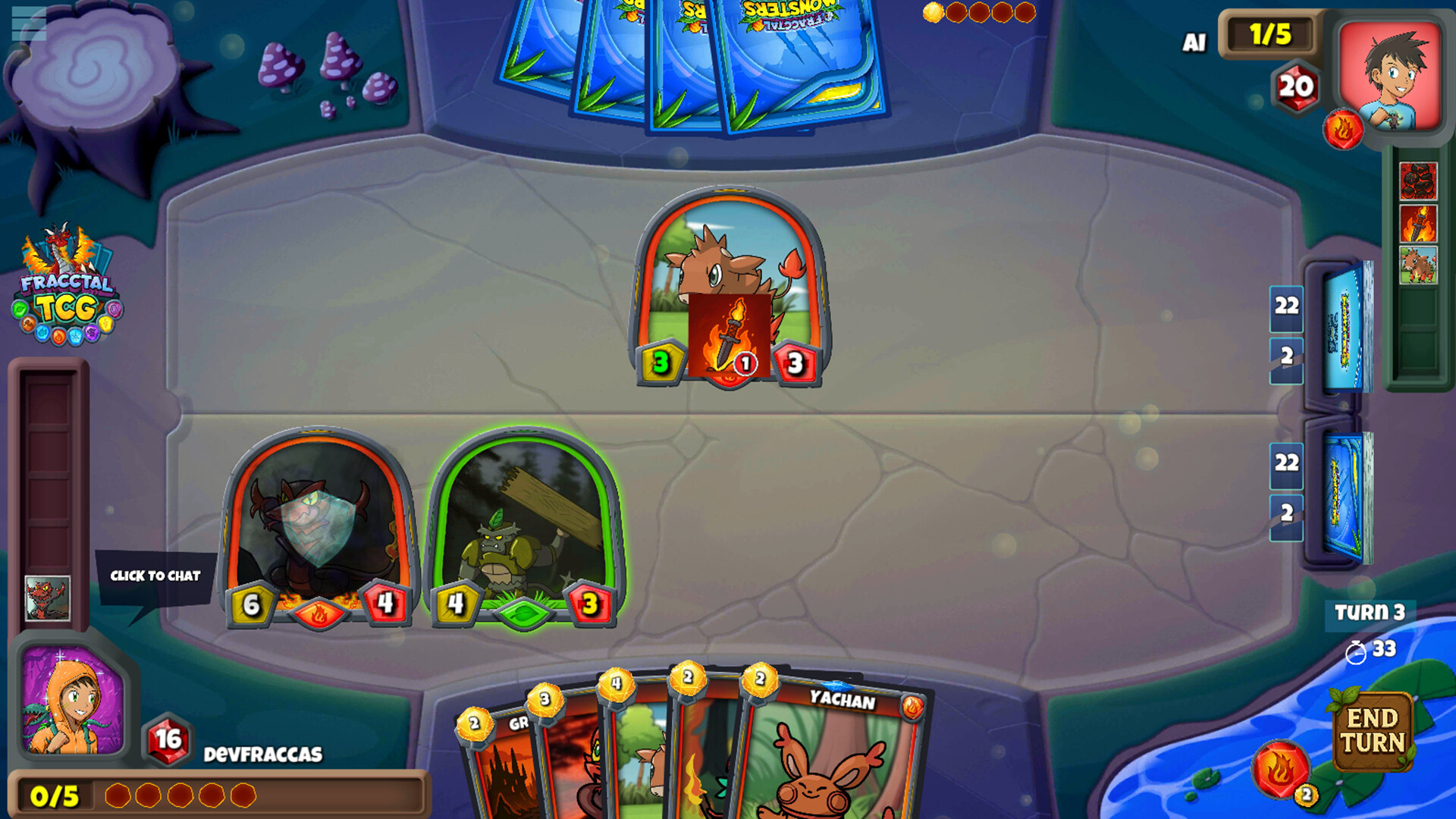Click the rock monster thumbnail in the history panel
The image size is (1456, 819).
[x=1418, y=180]
